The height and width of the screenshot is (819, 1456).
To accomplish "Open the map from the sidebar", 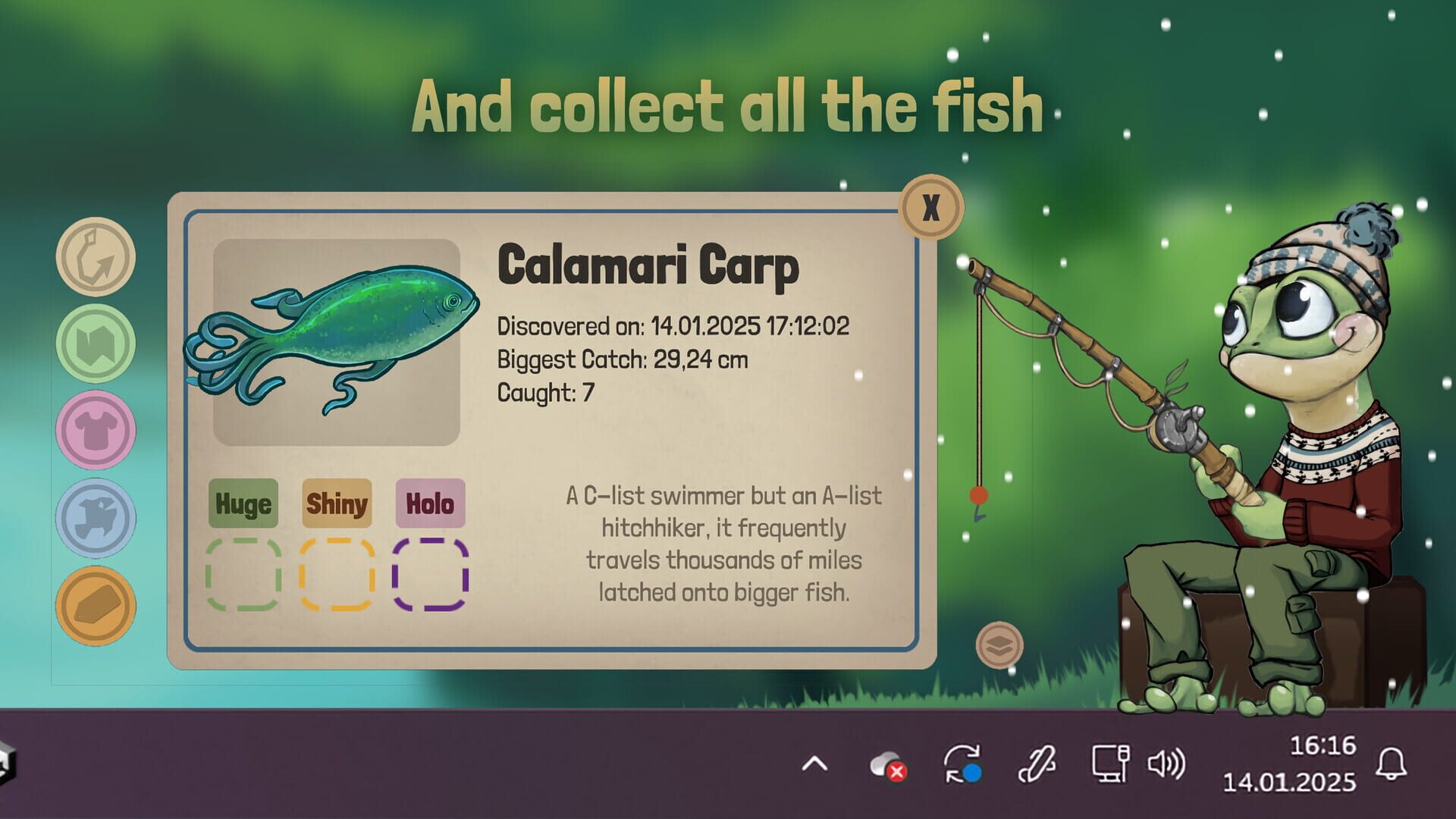I will (x=95, y=343).
